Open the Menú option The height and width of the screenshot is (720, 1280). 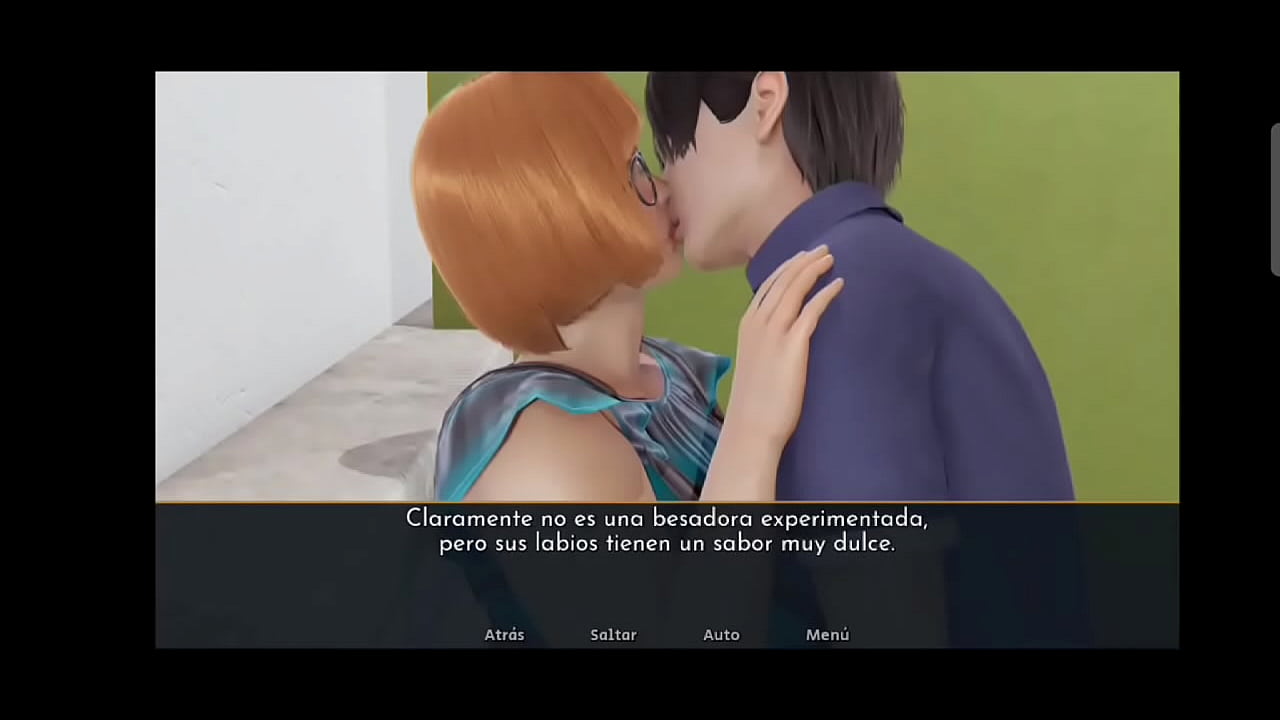pos(827,634)
